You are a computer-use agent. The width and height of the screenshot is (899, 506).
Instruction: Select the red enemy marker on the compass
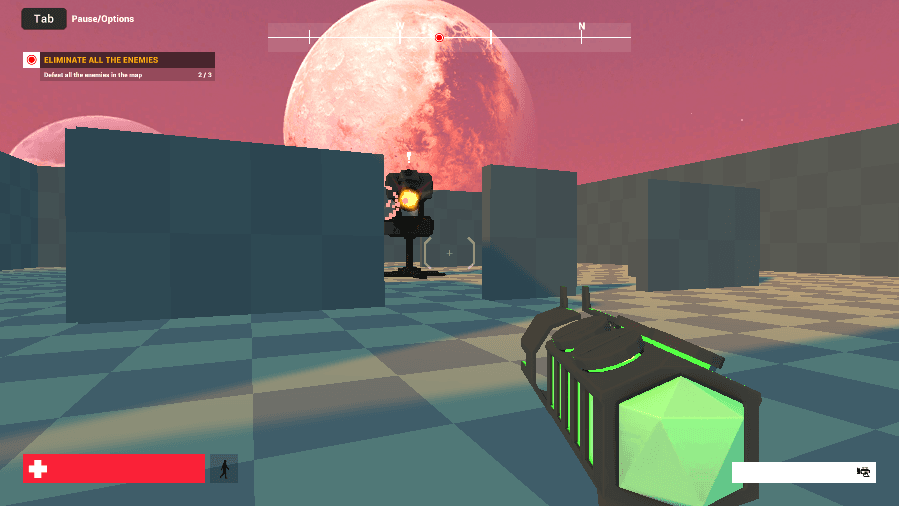[x=439, y=38]
